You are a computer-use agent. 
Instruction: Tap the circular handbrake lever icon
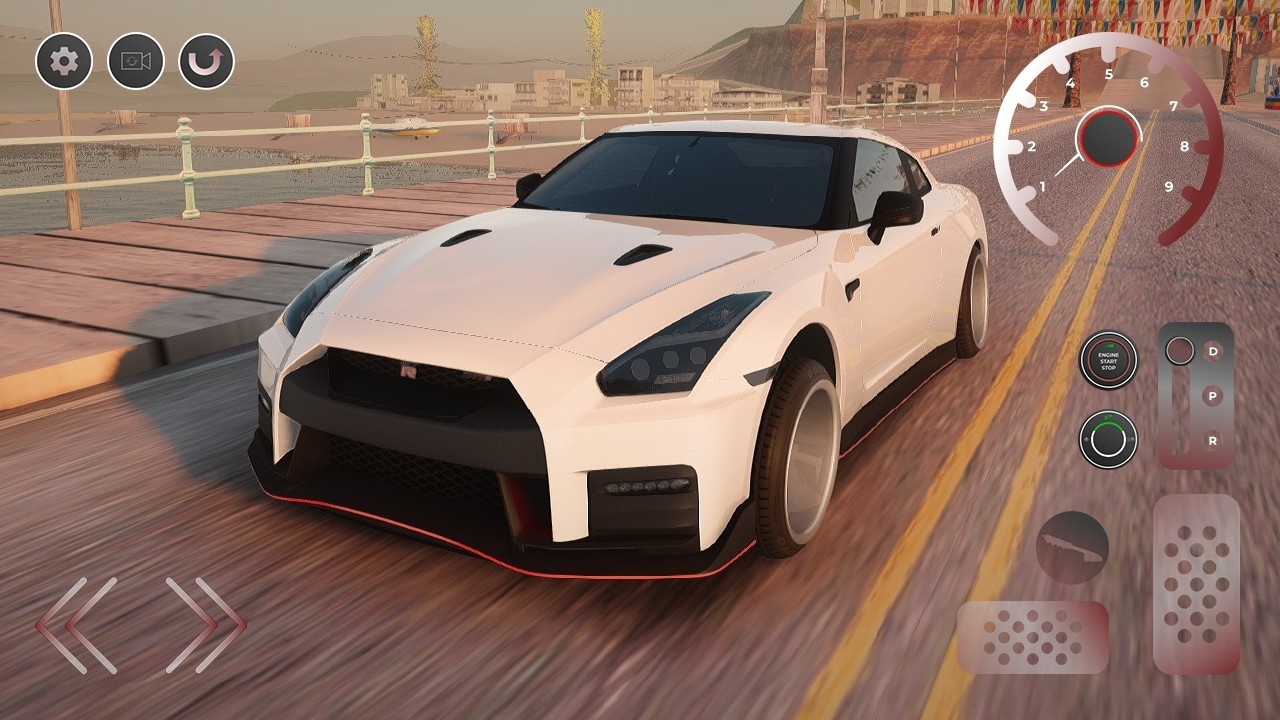pos(1074,548)
